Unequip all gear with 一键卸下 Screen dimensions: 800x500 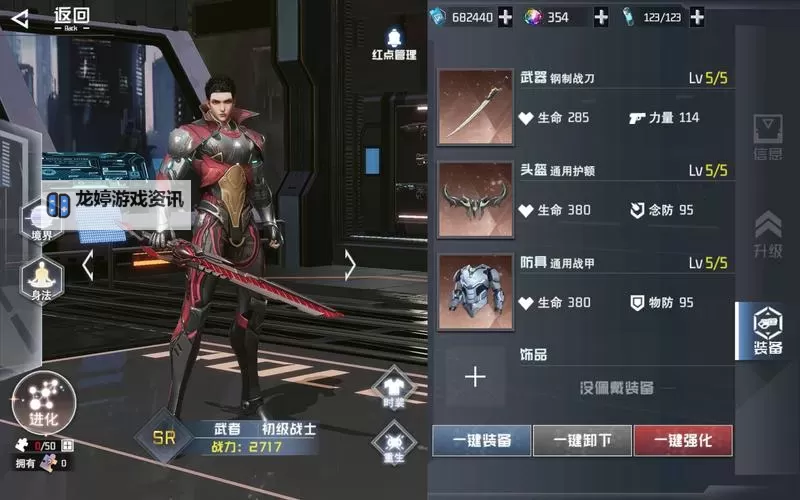[582, 440]
